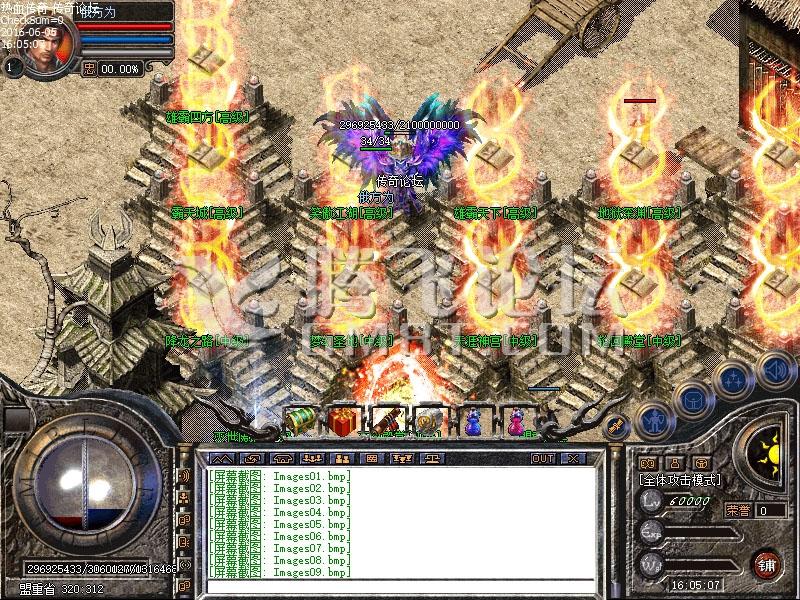Select the green treasure chest belt slot
800x600 pixels.
pos(299,421)
